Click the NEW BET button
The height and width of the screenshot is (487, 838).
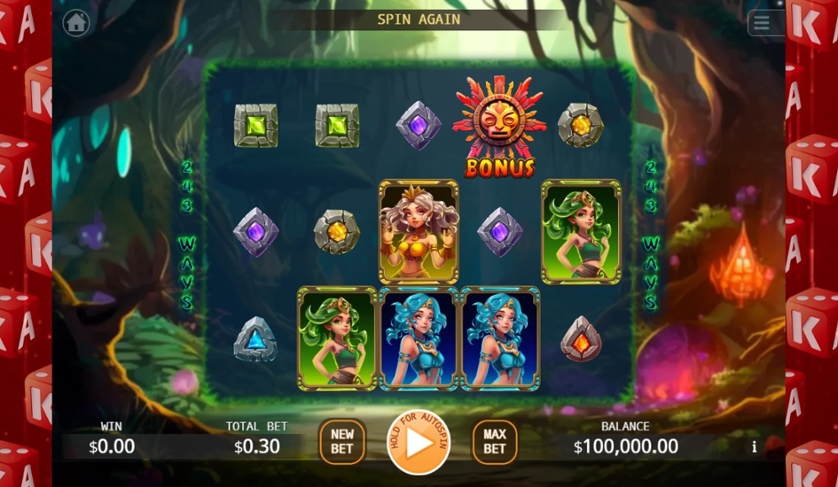pos(342,442)
